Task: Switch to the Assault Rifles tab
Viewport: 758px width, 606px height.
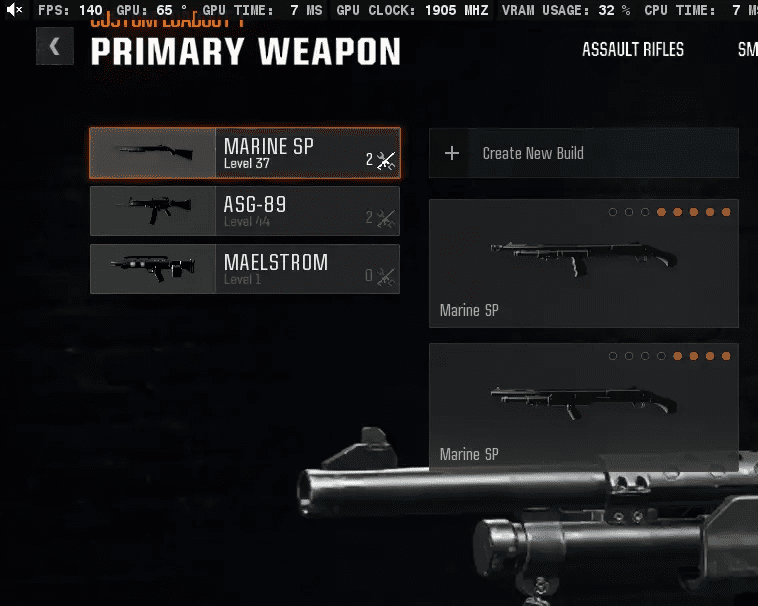Action: point(633,50)
